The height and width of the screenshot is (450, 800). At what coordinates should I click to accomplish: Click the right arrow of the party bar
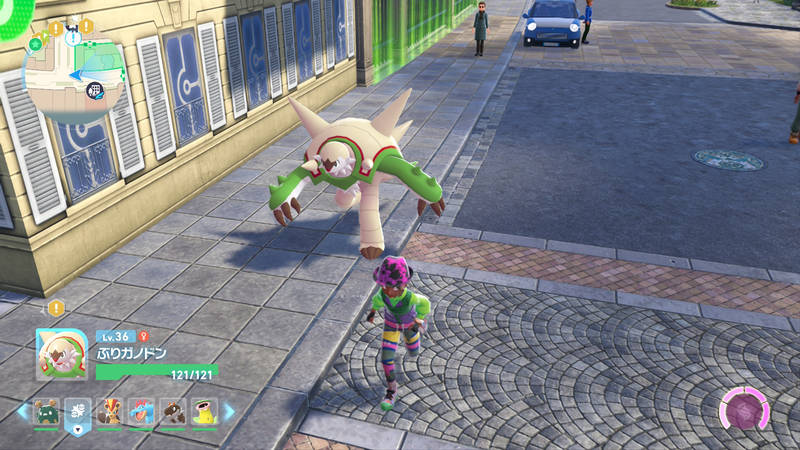pyautogui.click(x=229, y=411)
